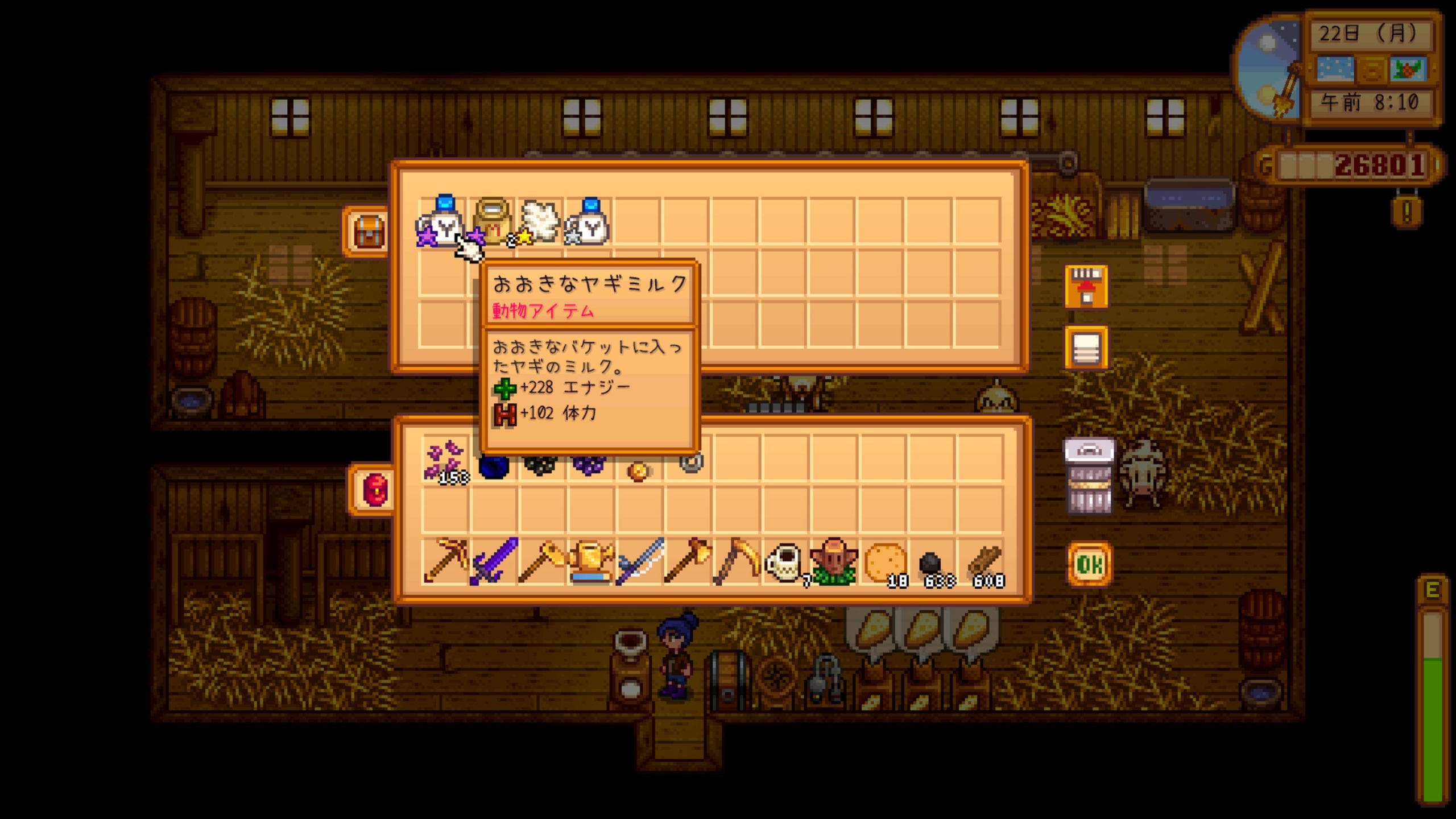1456x819 pixels.
Task: Confirm with the green OK button
Action: pyautogui.click(x=1089, y=564)
